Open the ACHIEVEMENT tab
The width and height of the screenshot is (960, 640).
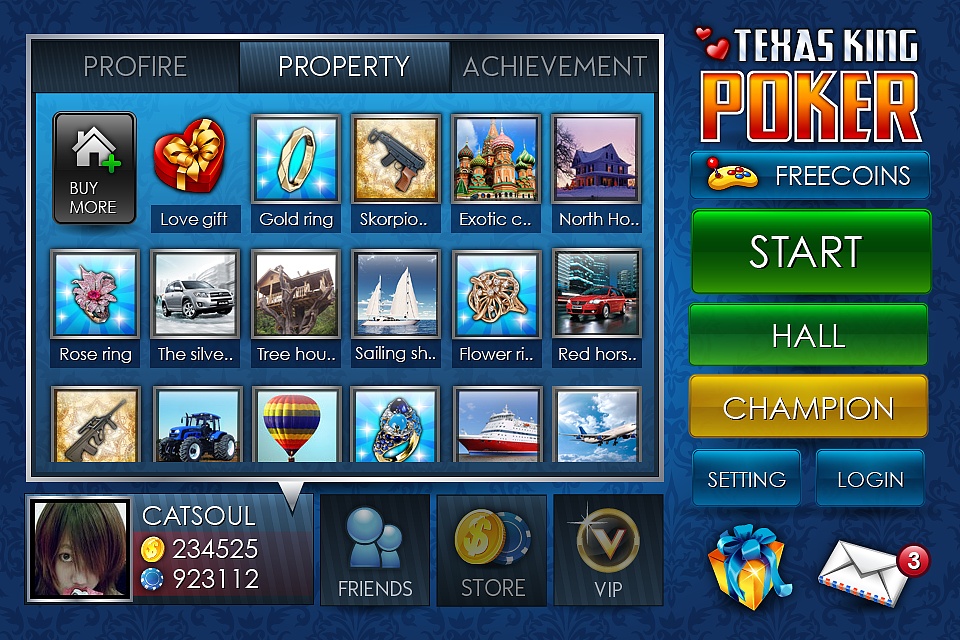(x=554, y=67)
